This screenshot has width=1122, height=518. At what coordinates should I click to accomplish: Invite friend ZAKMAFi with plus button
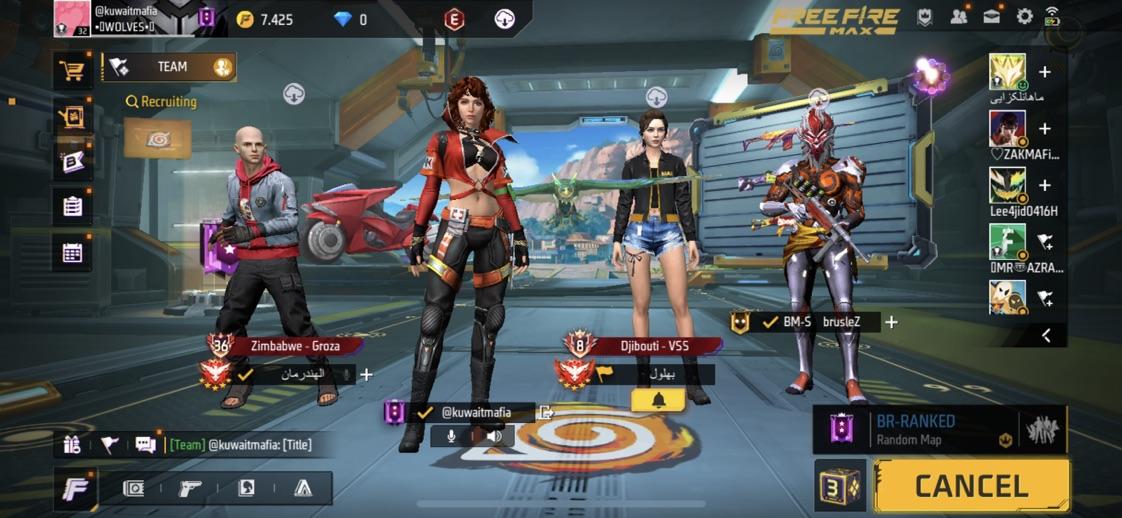[x=1045, y=129]
